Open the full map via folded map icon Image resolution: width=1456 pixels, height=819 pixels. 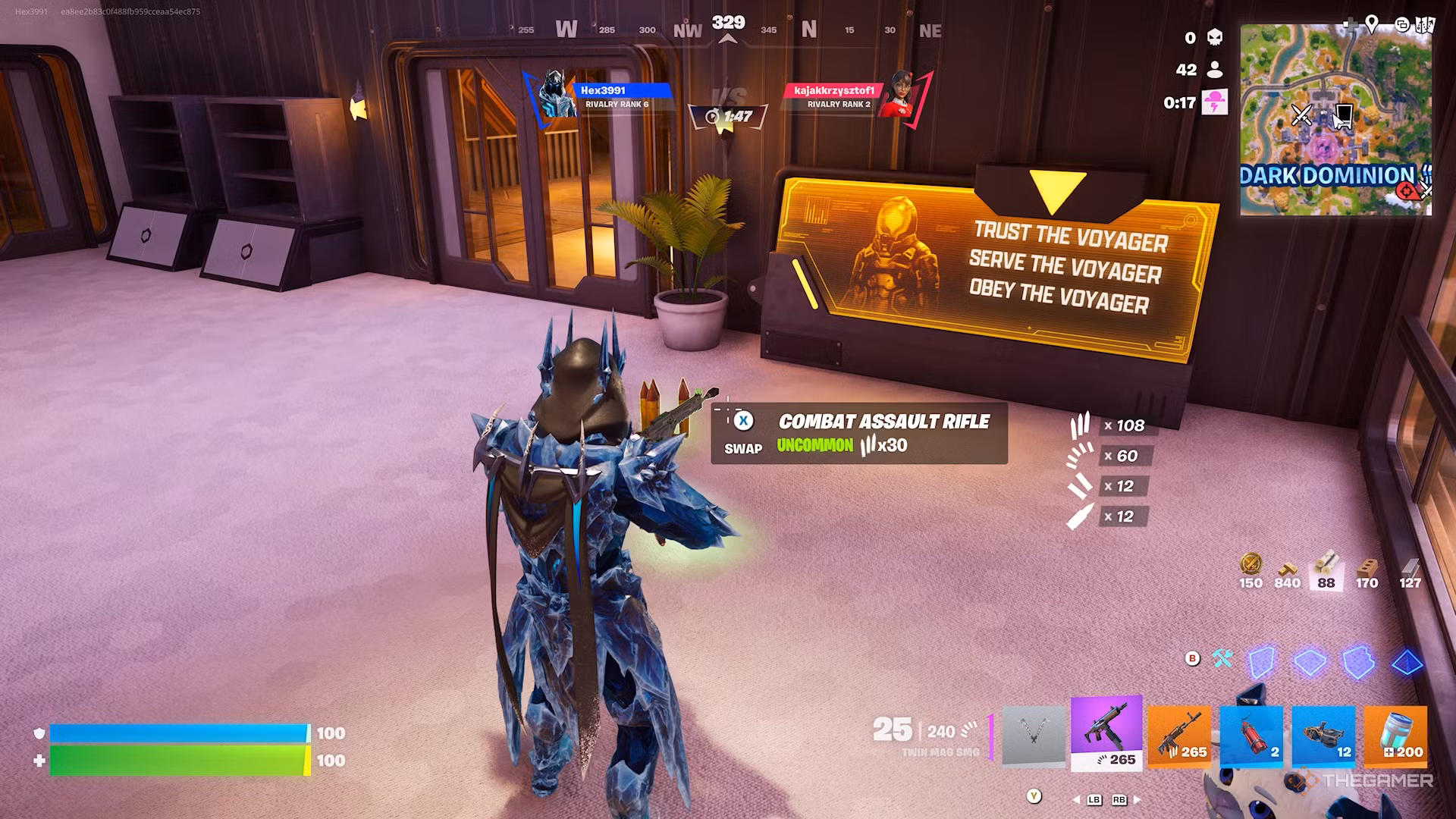pos(1426,25)
